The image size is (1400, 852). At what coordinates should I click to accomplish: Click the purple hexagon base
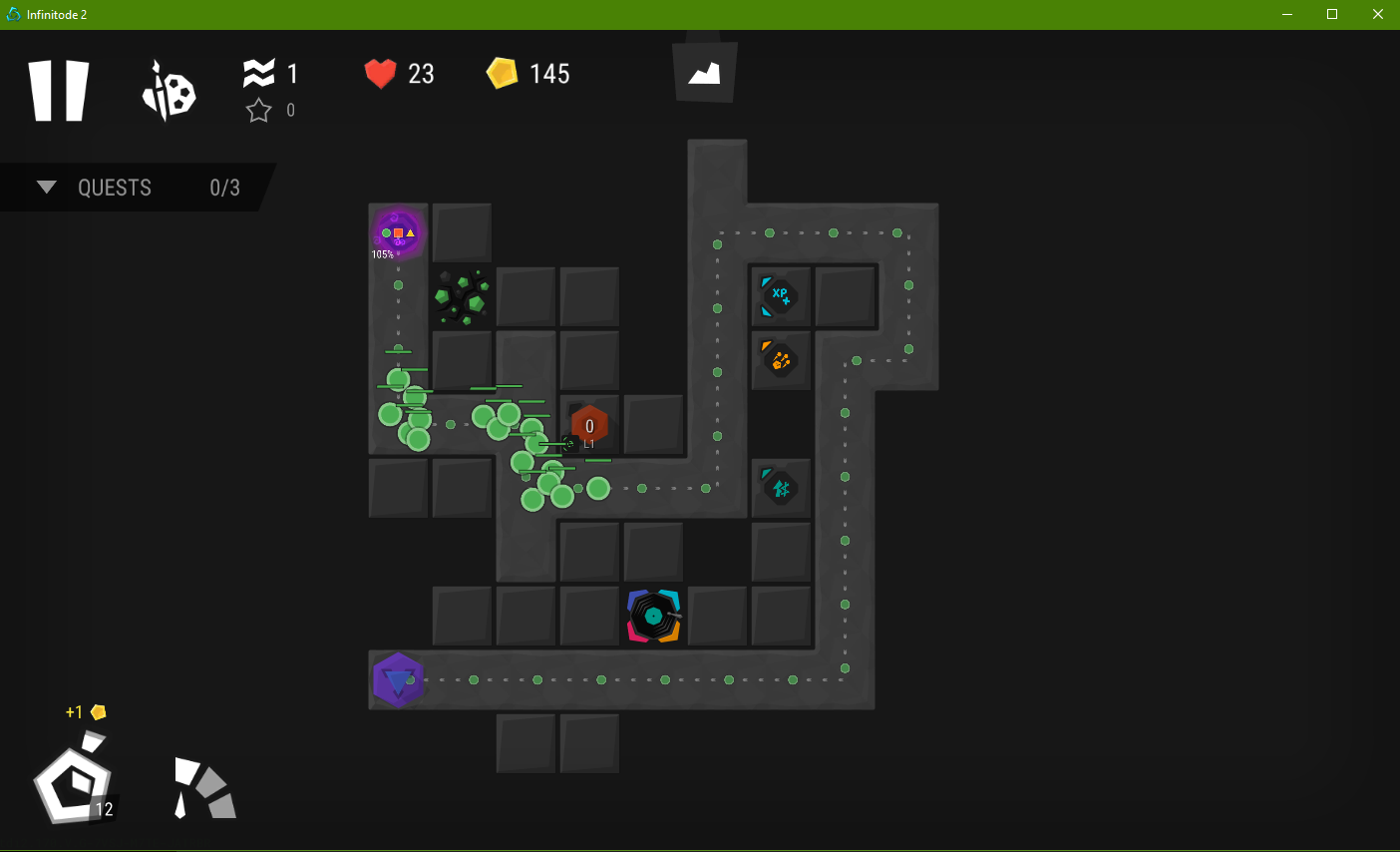point(398,680)
